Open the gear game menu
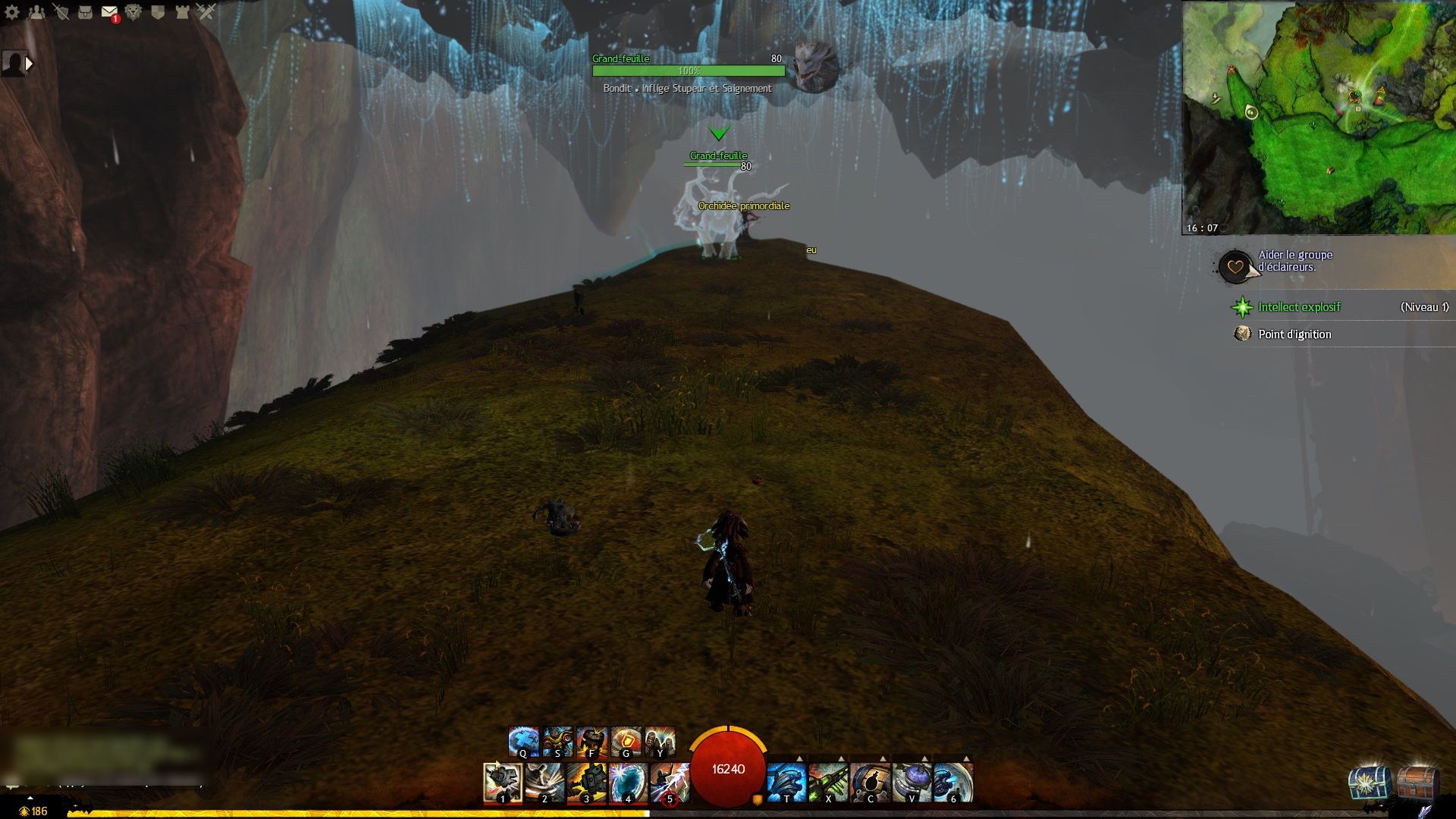Image resolution: width=1456 pixels, height=819 pixels. tap(12, 11)
